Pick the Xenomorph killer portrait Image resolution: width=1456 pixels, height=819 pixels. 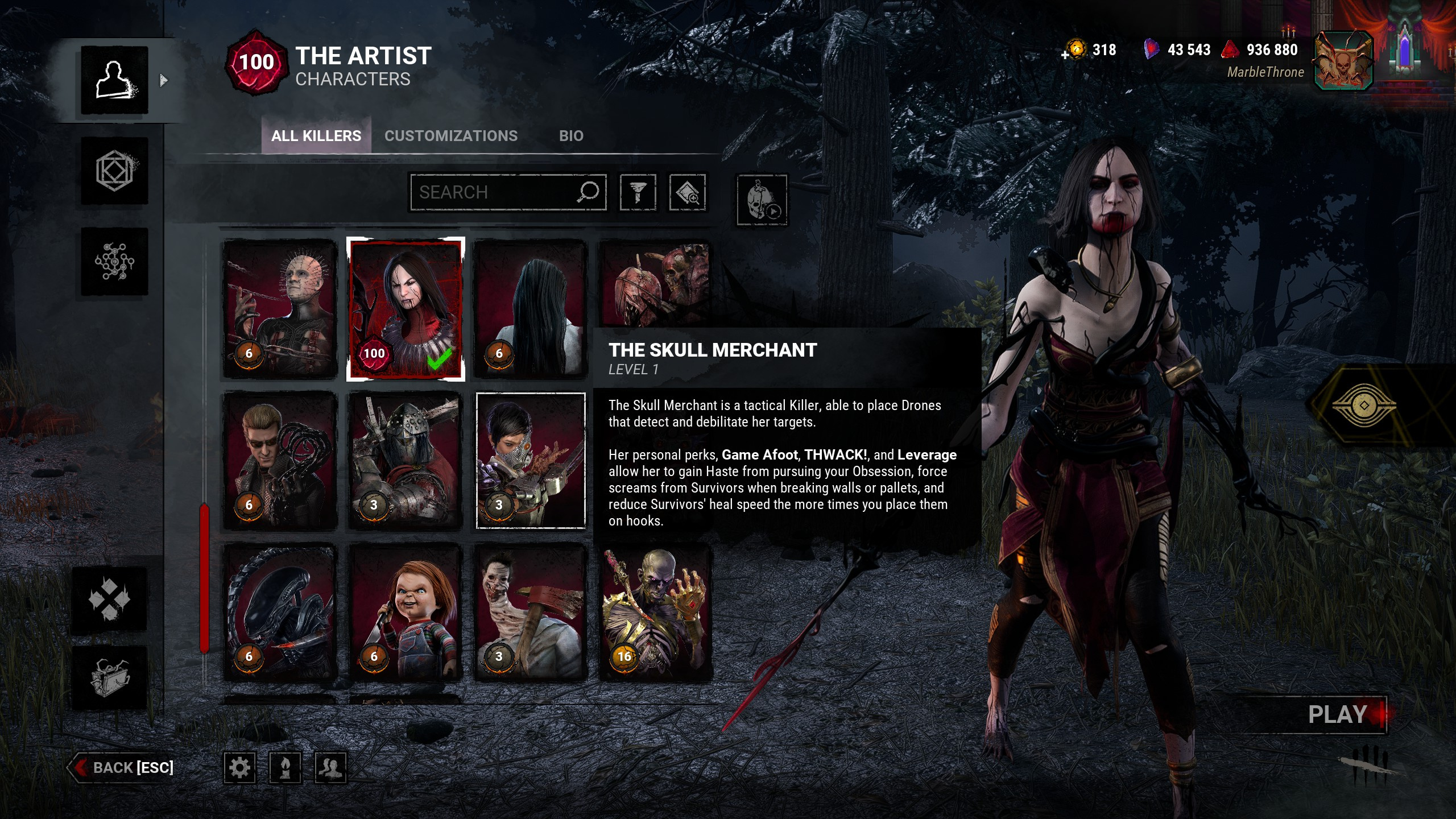[280, 613]
